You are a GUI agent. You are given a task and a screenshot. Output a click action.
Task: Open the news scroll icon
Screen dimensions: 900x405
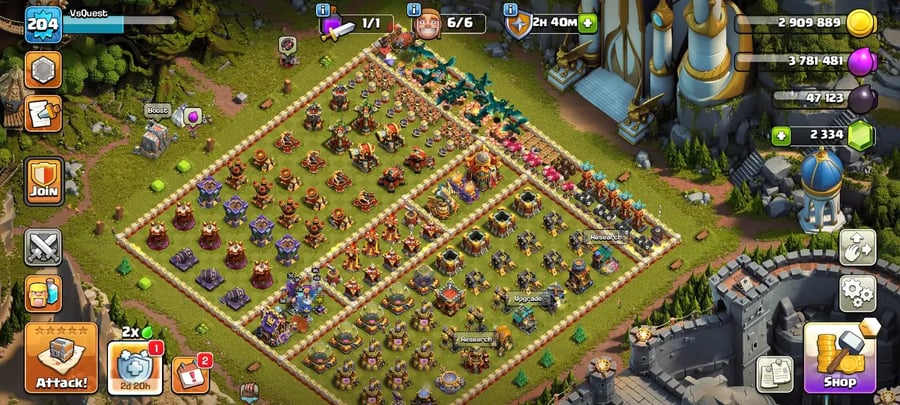44,113
